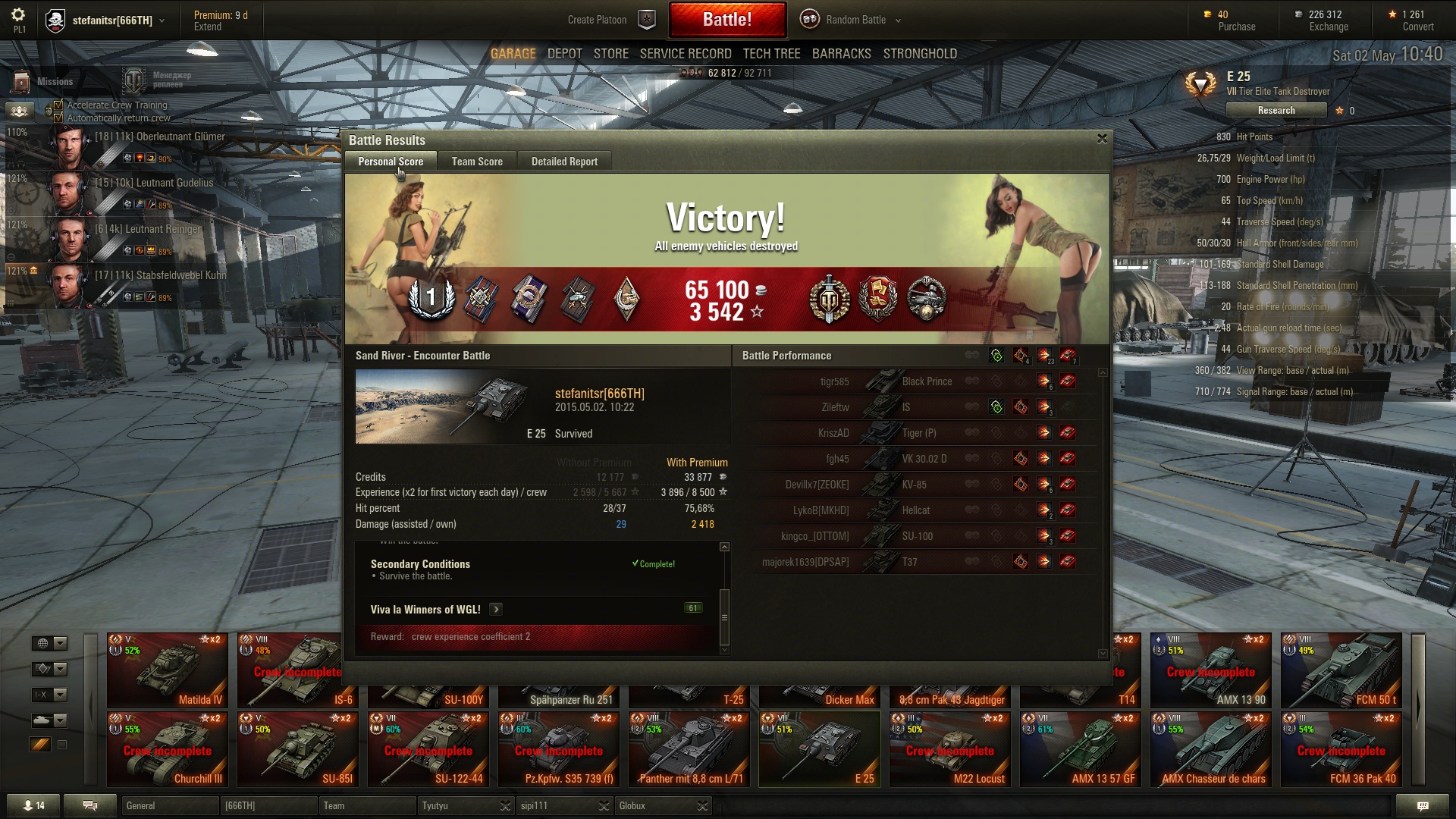Open the Detailed Report tab
This screenshot has width=1456, height=819.
click(x=564, y=162)
